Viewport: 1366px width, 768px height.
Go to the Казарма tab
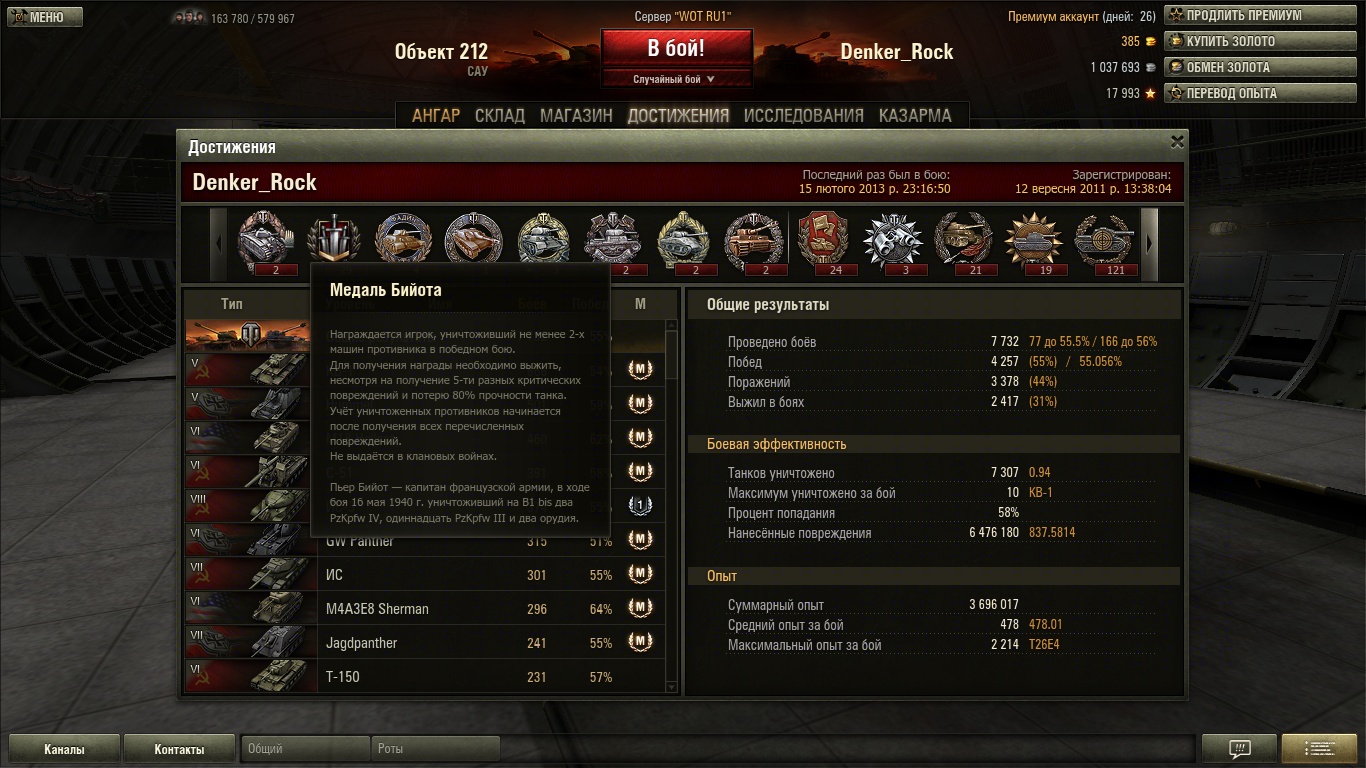pos(915,115)
